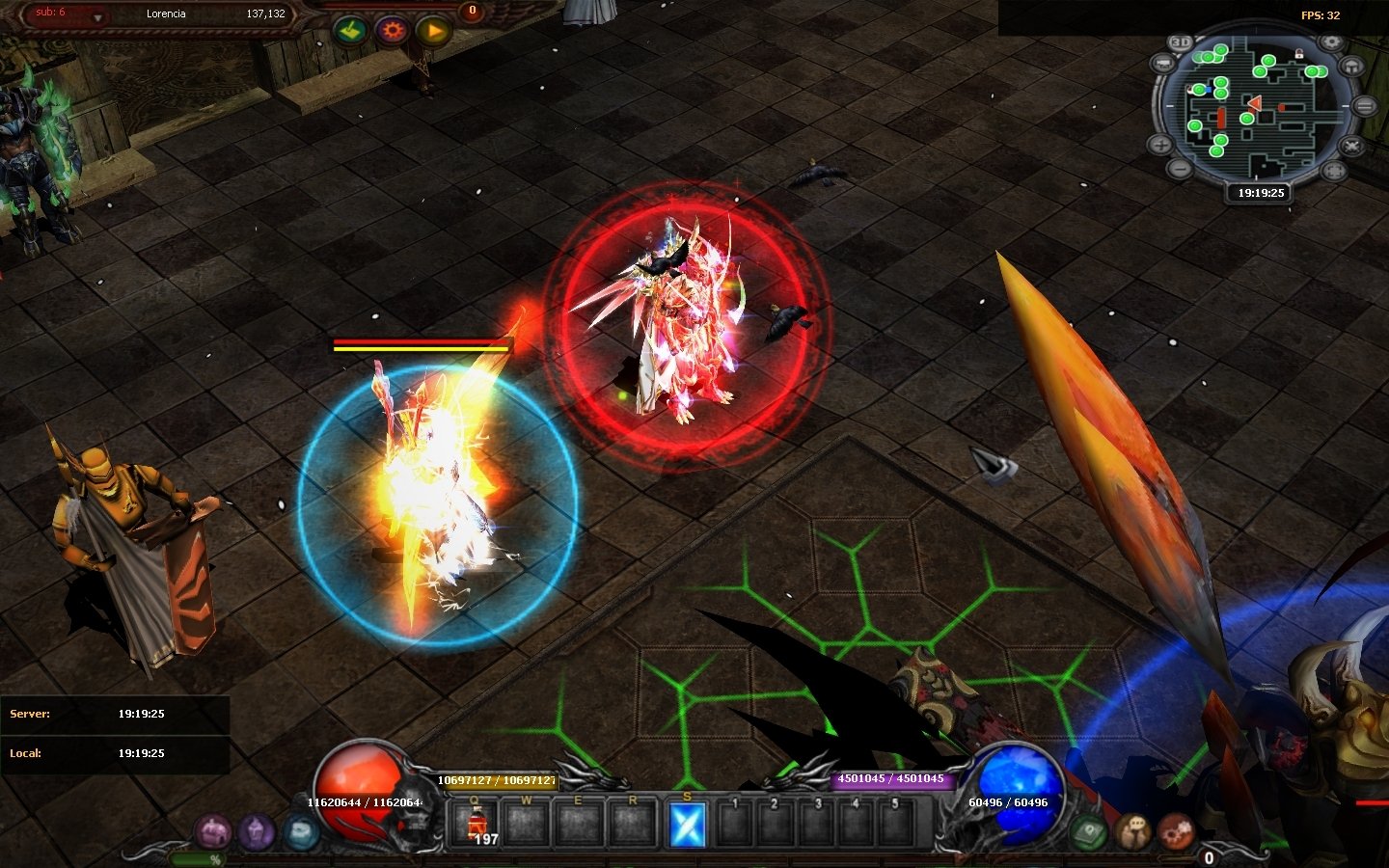Image resolution: width=1389 pixels, height=868 pixels.
Task: Open the red gears options button
Action: click(1176, 830)
